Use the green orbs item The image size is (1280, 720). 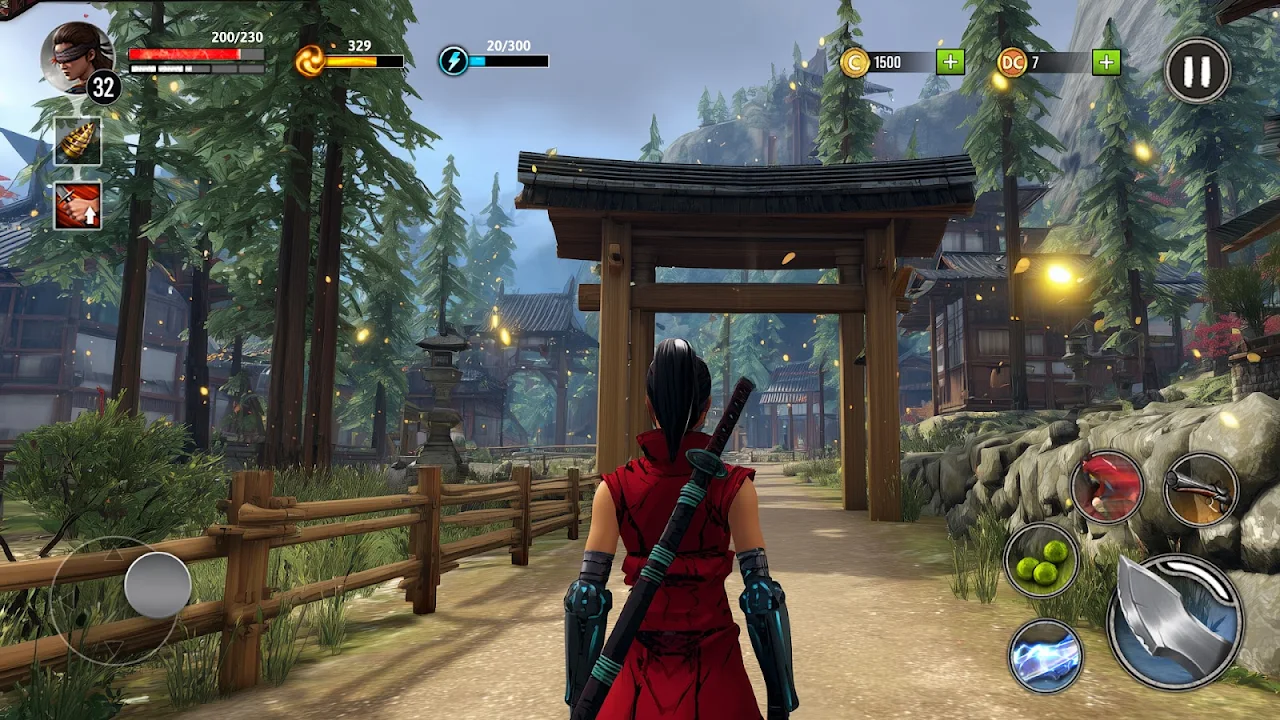pos(1041,559)
